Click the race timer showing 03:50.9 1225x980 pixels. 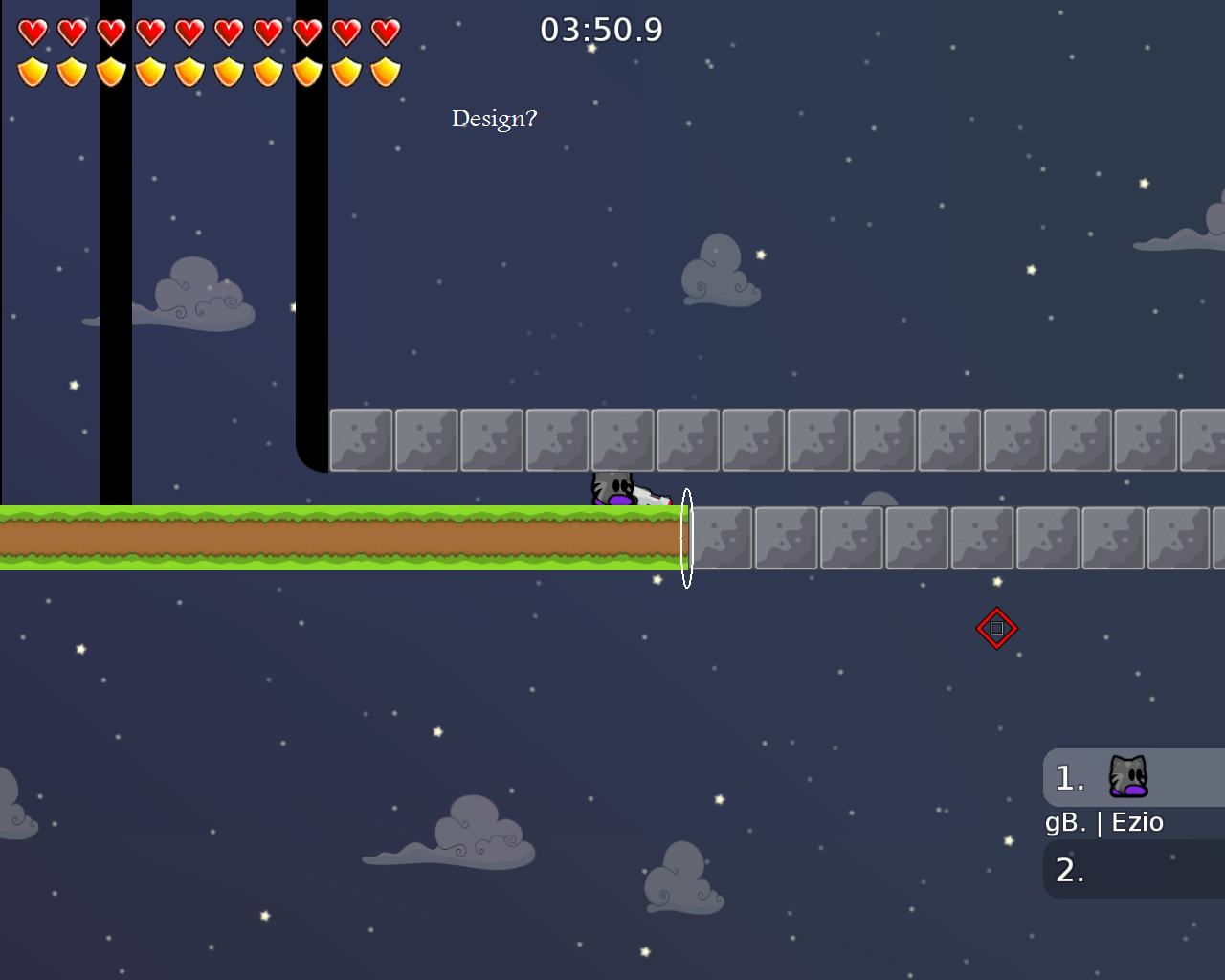click(x=602, y=30)
